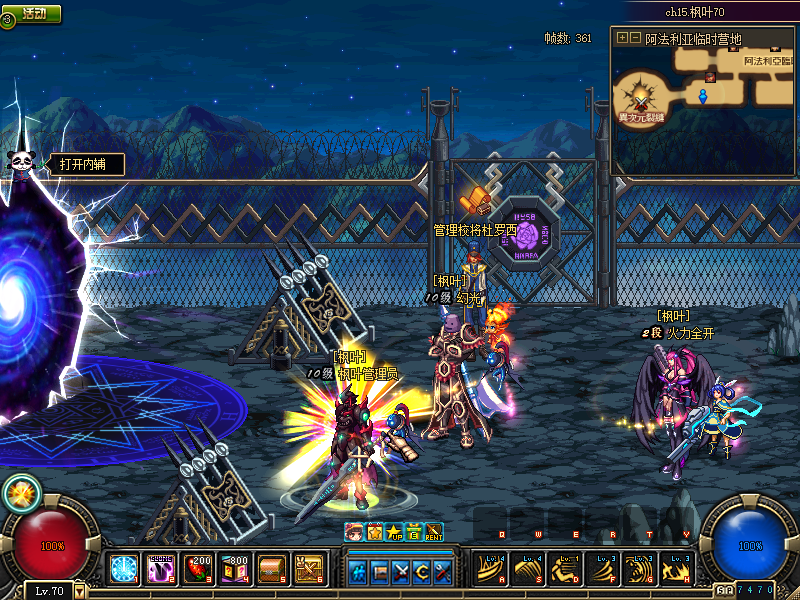Click the 打开内辅 panda helper button
The height and width of the screenshot is (600, 800).
[82, 164]
